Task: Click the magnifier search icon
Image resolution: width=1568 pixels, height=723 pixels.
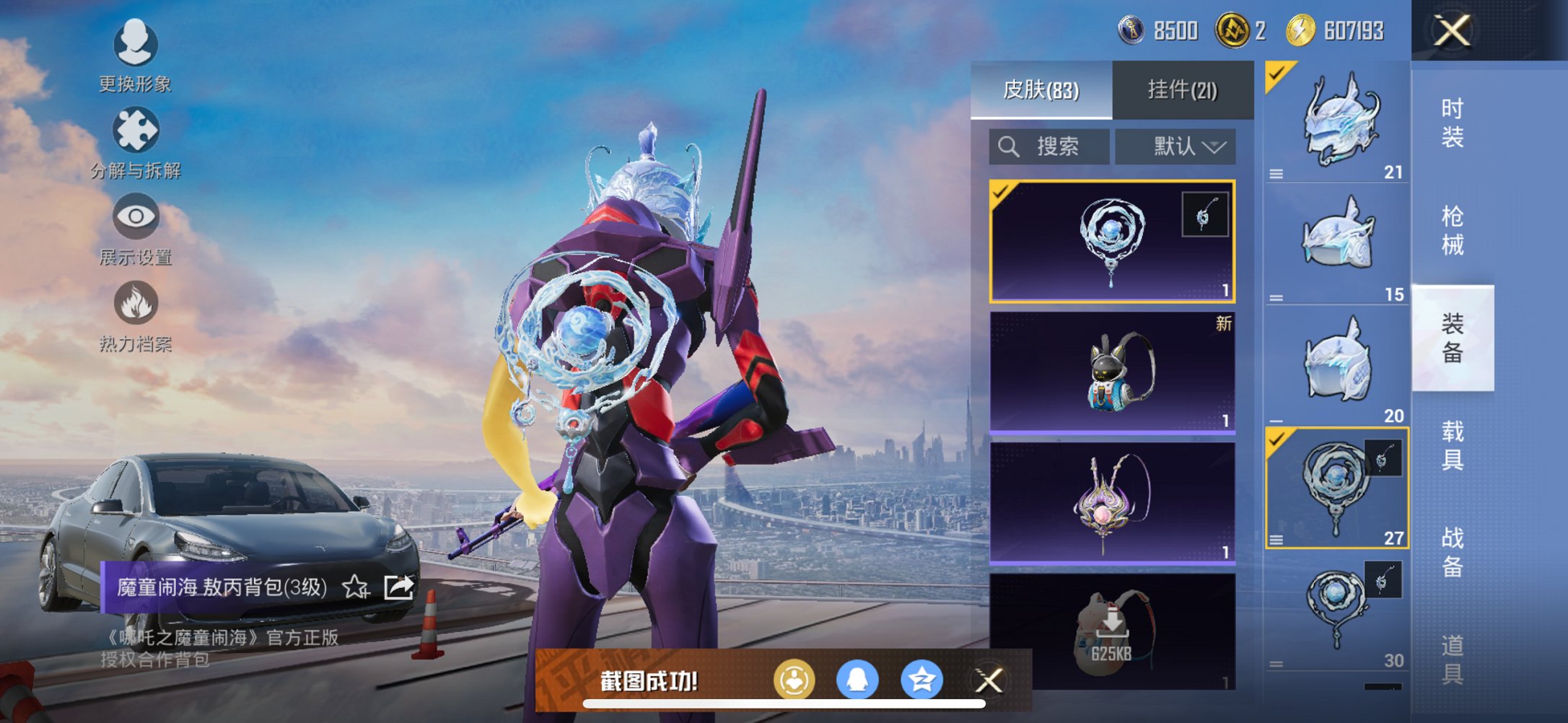Action: (1008, 146)
